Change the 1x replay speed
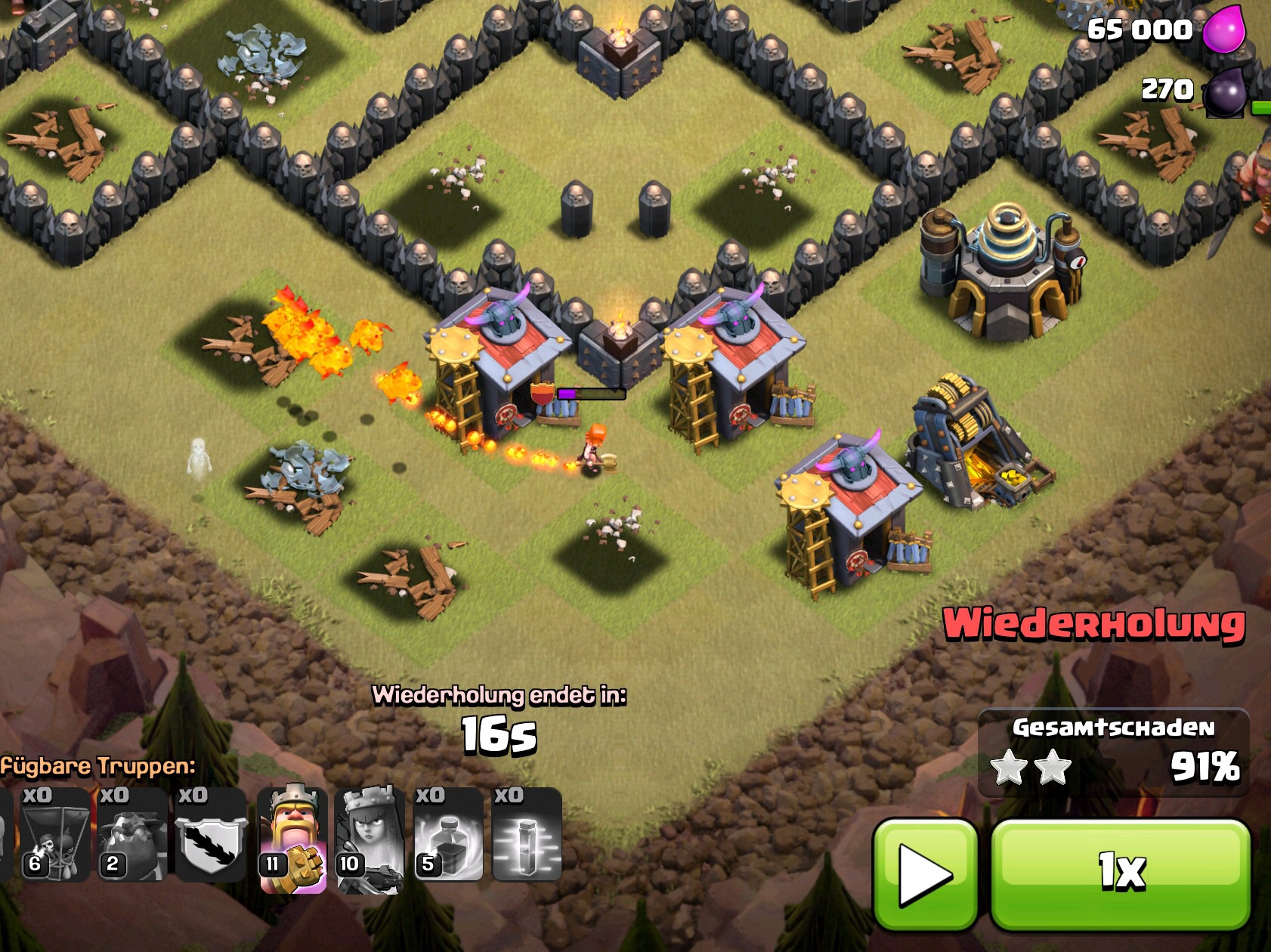The image size is (1271, 952). pos(1121,874)
